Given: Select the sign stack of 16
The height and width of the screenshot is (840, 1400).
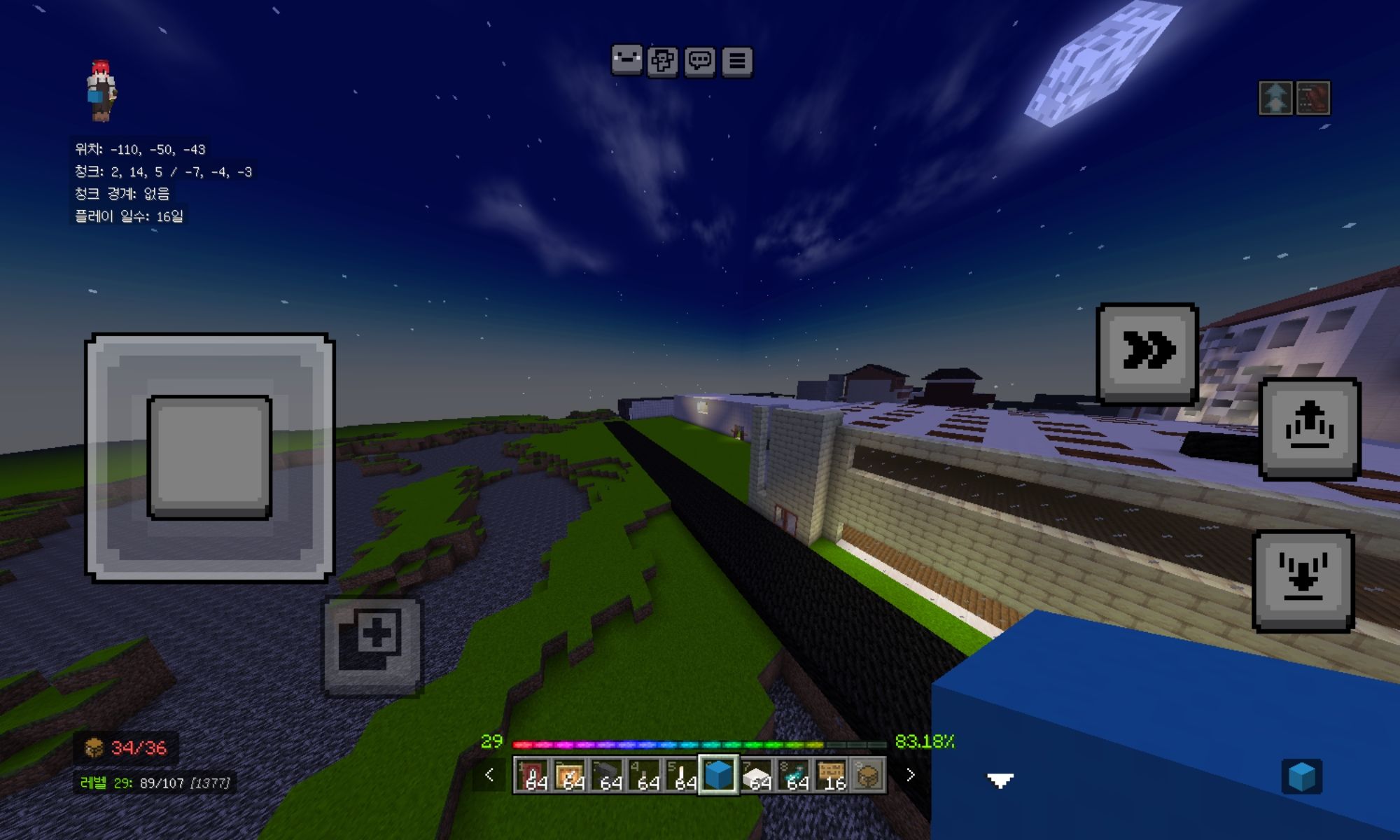Looking at the screenshot, I should (x=832, y=775).
